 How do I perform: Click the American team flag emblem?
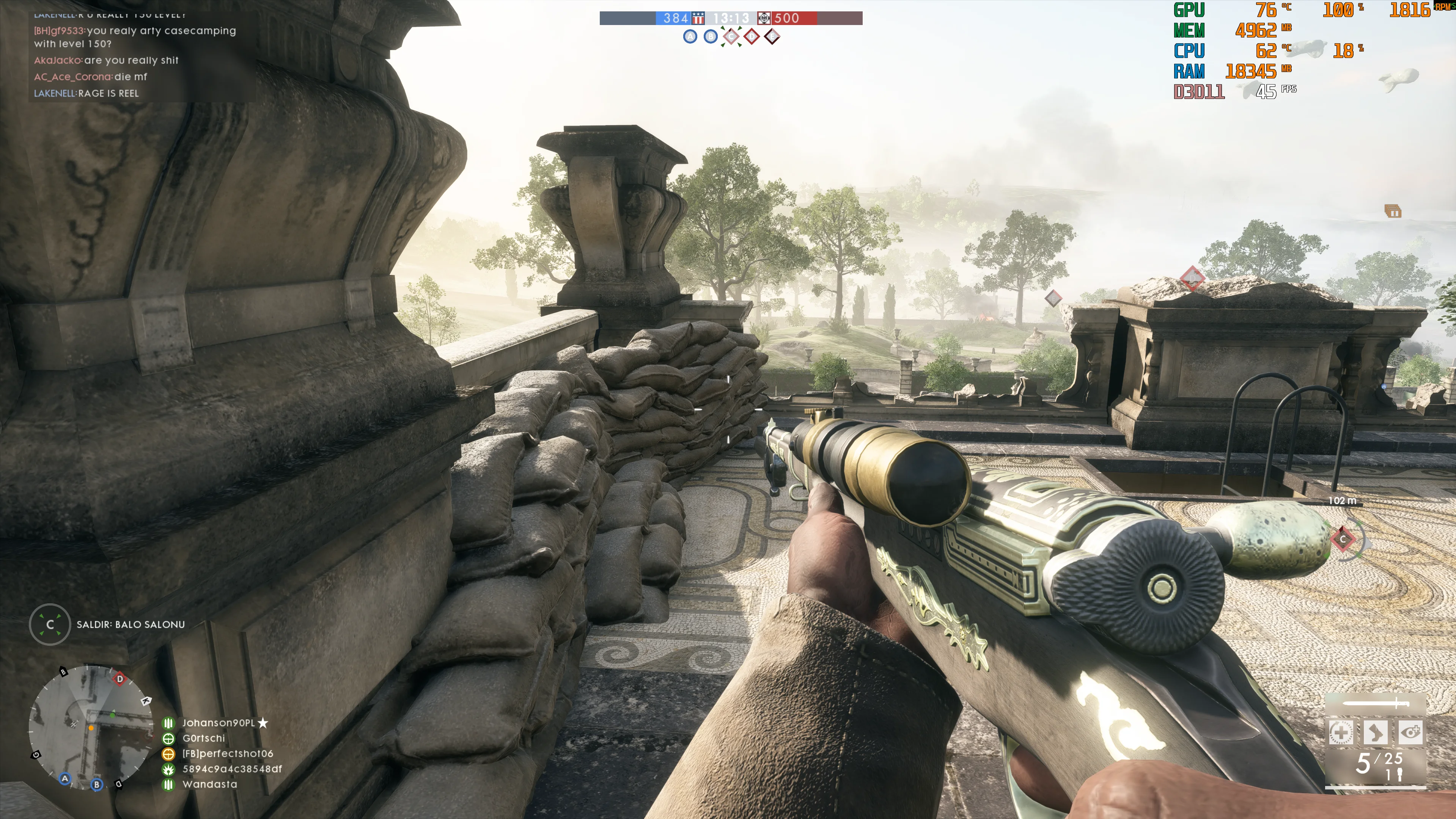[x=698, y=18]
